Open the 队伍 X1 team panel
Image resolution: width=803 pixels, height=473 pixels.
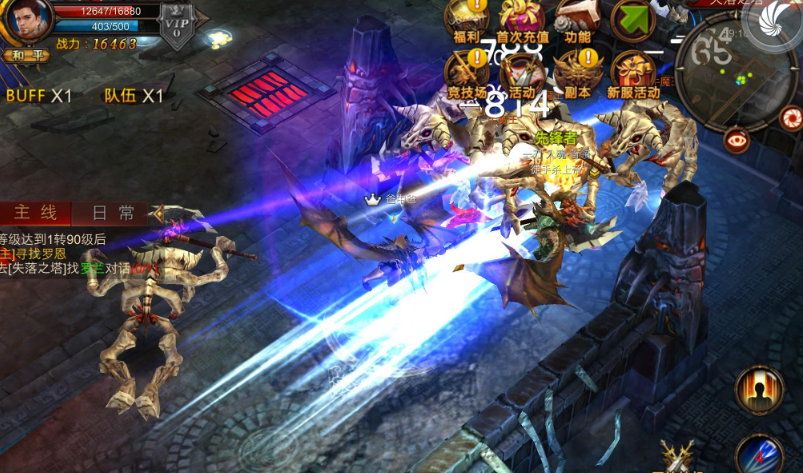click(133, 96)
